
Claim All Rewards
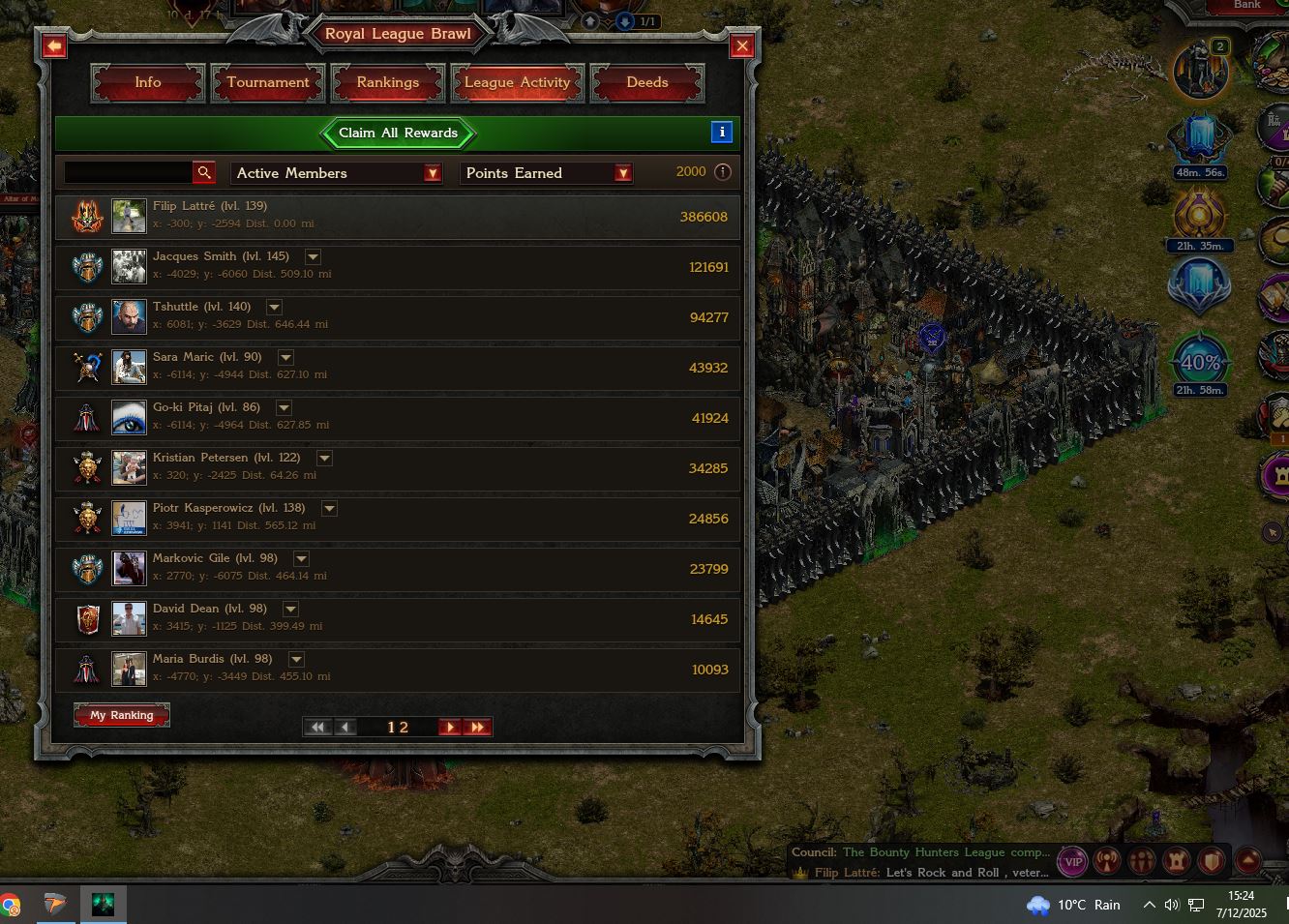point(398,134)
